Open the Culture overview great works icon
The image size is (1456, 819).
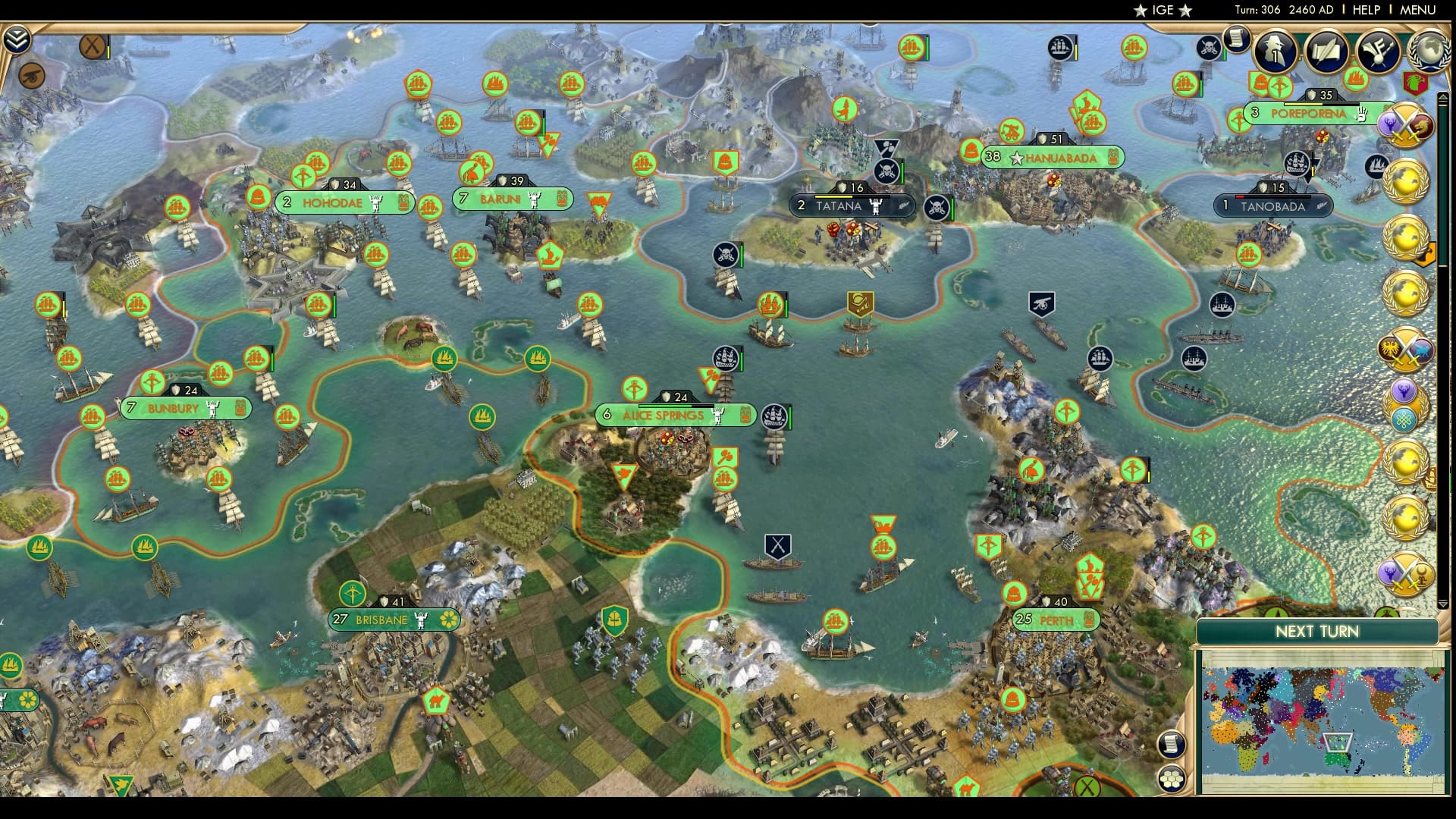pos(1379,50)
